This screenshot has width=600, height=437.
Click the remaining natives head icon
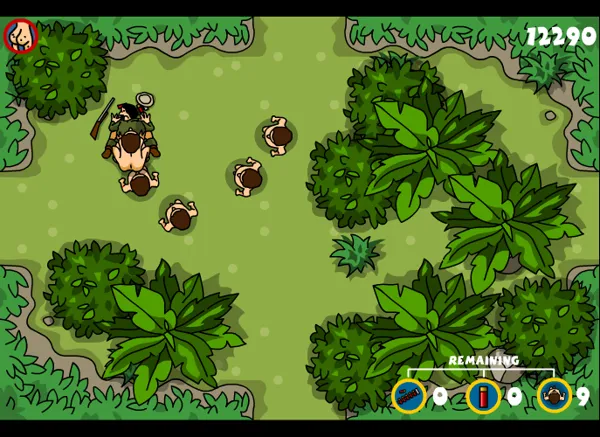(x=553, y=396)
